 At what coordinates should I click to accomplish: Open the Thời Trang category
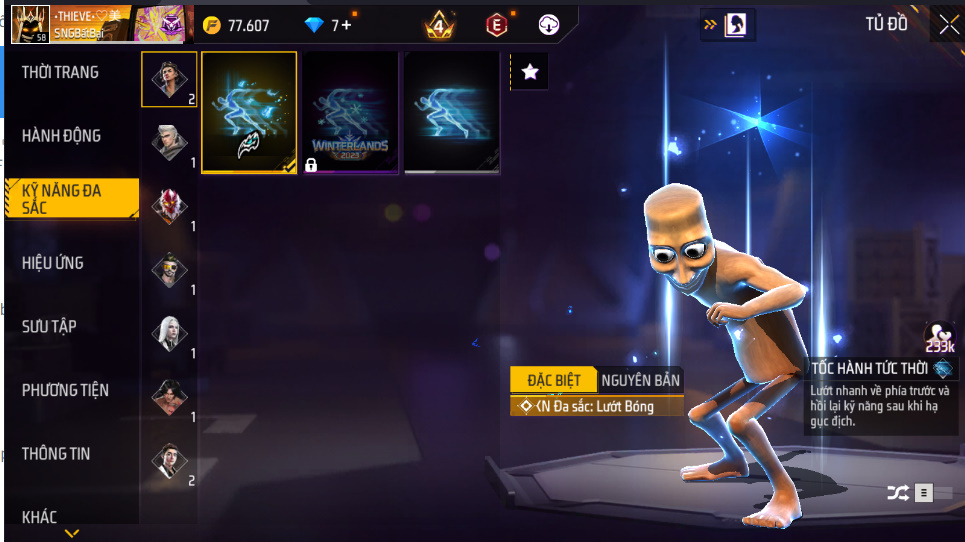click(61, 72)
